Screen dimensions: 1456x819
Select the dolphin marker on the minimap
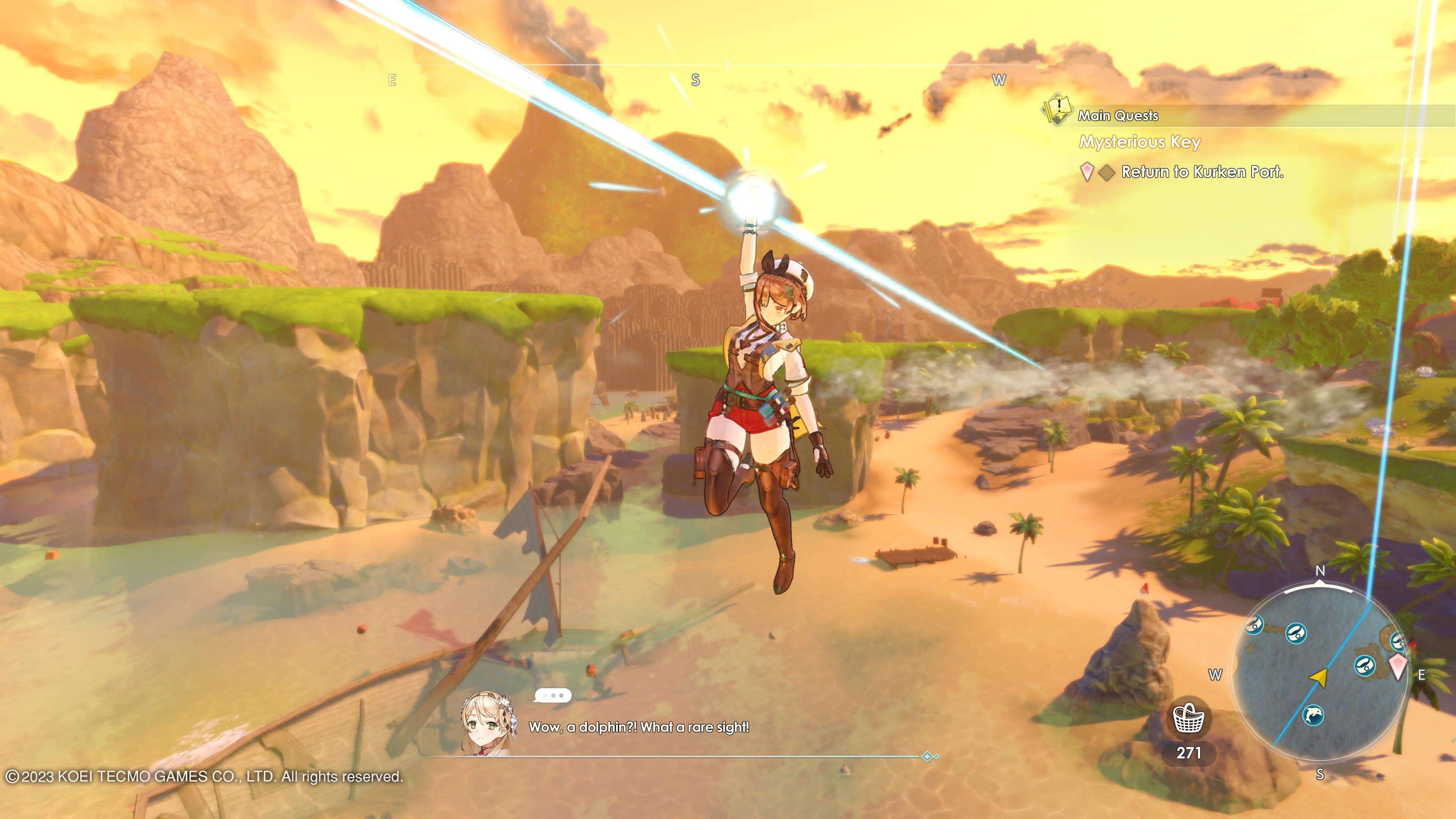click(x=1313, y=715)
